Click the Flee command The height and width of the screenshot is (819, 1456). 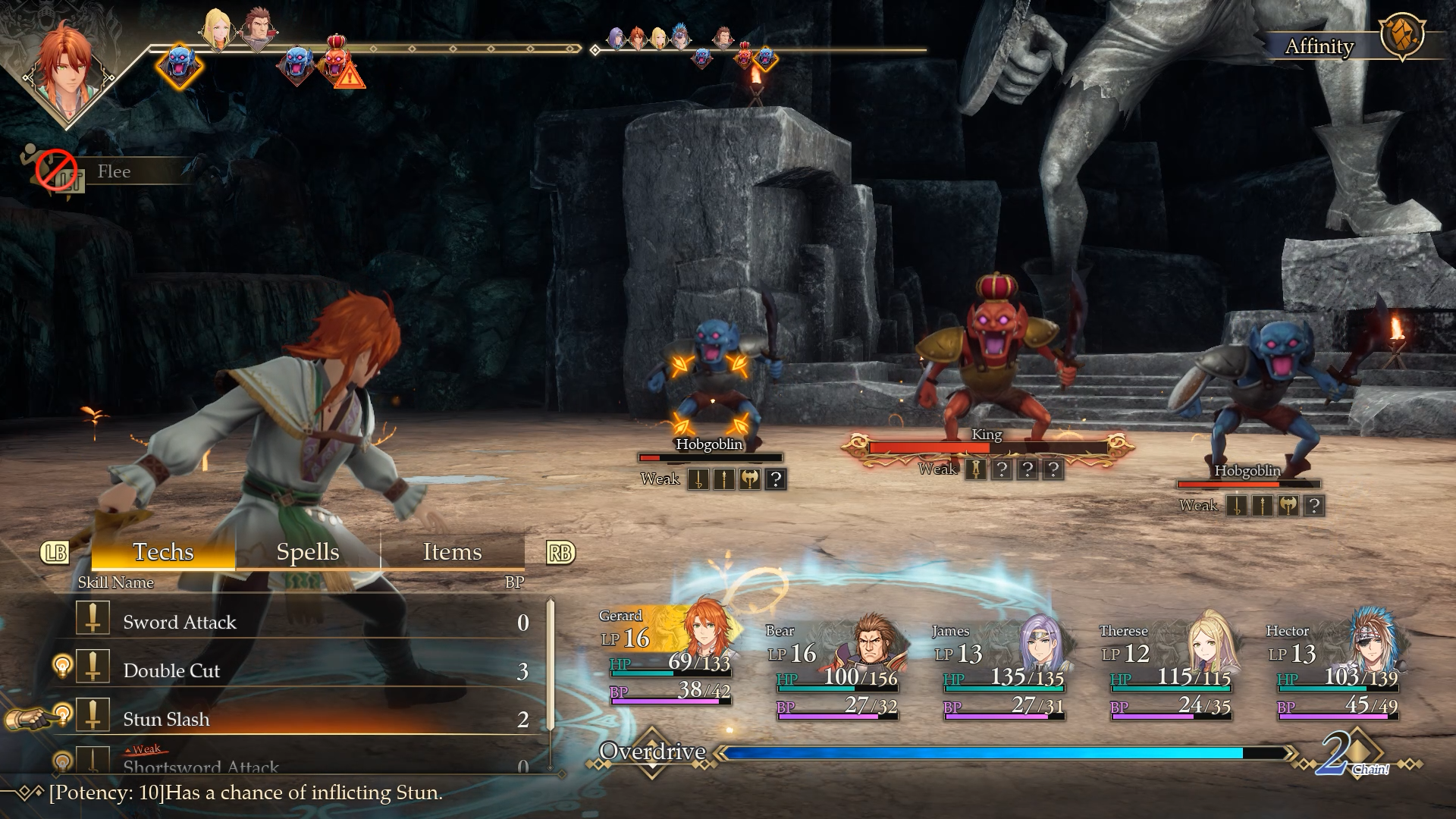(114, 172)
